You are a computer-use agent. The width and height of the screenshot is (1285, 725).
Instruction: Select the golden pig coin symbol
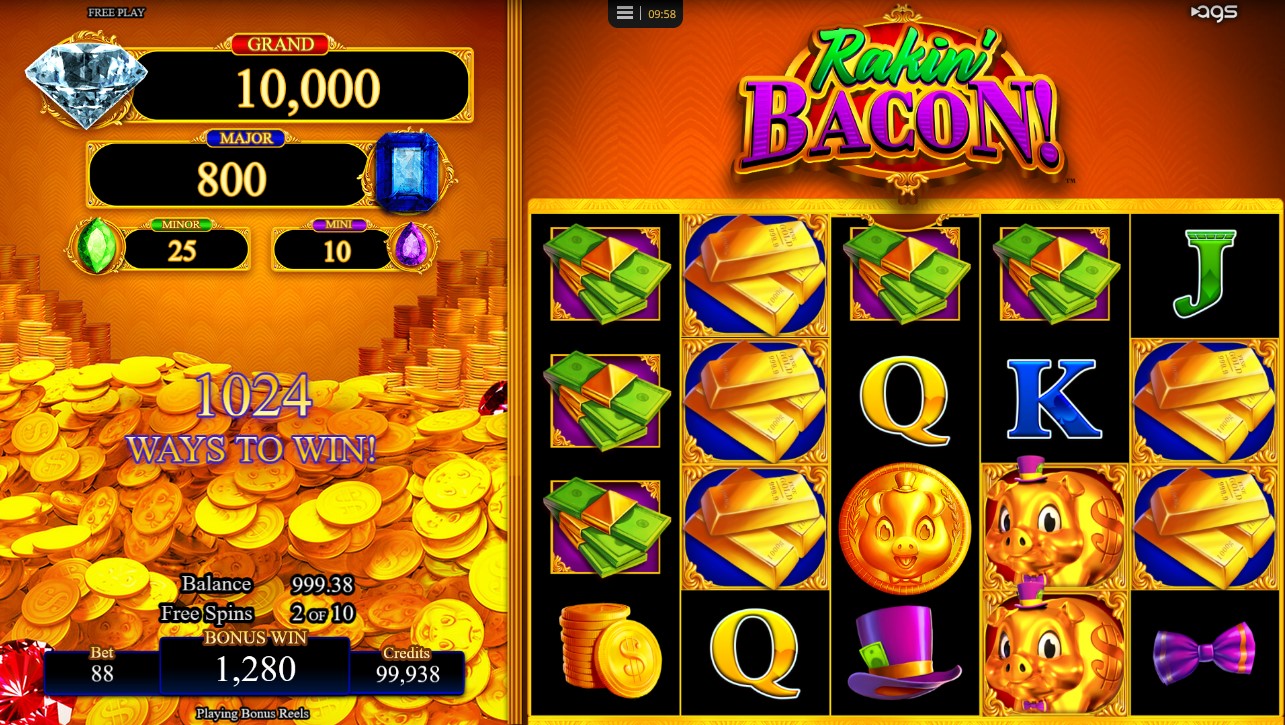[x=905, y=527]
